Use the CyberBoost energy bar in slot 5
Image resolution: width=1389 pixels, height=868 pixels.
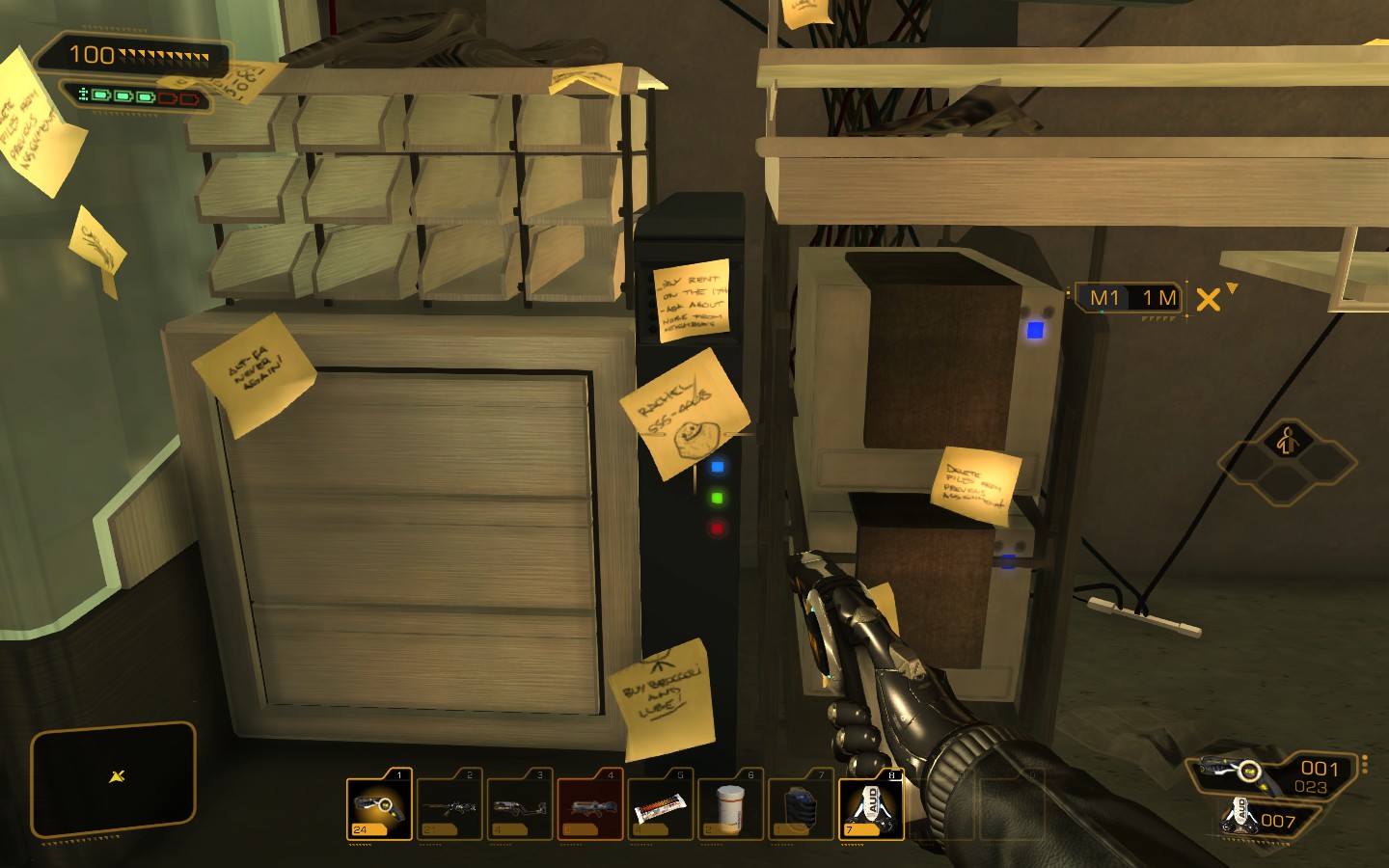click(659, 805)
